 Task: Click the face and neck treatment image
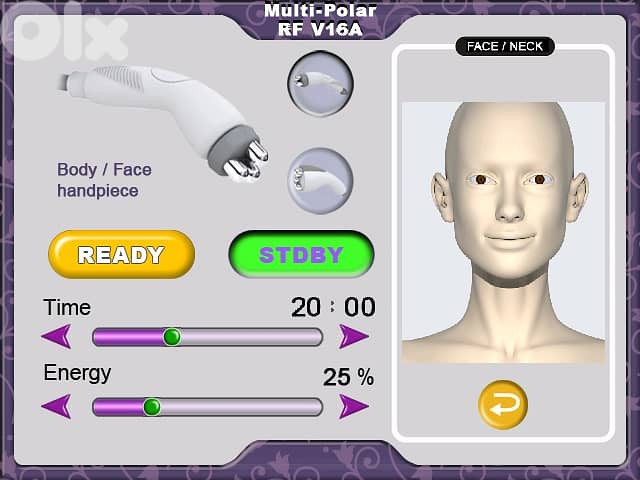(503, 230)
